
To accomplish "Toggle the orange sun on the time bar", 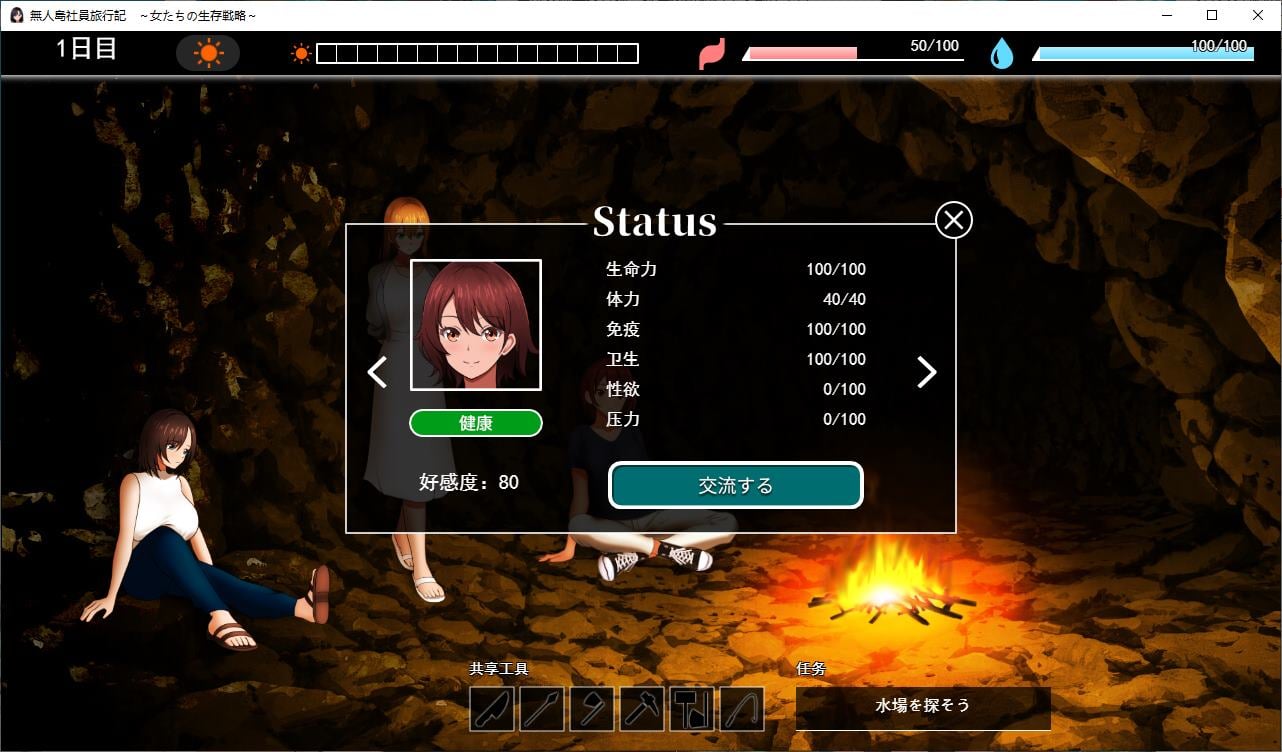I will [299, 52].
